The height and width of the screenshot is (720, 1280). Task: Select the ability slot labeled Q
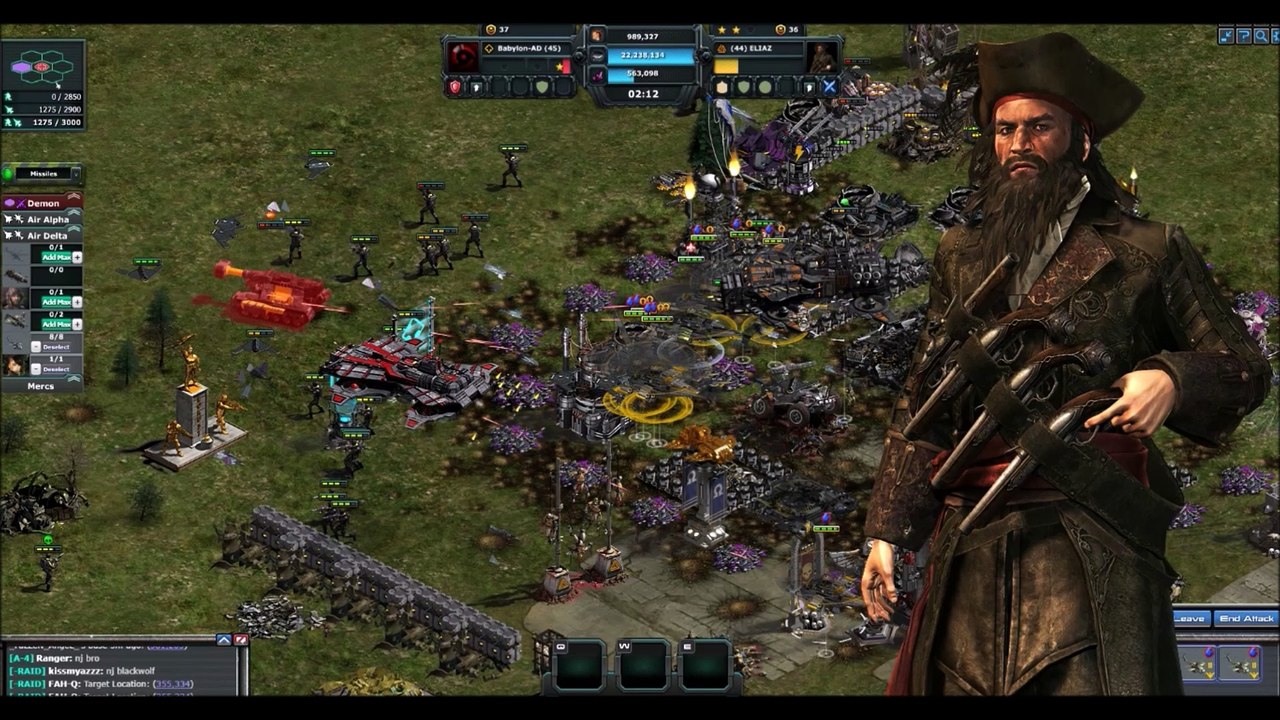(x=579, y=664)
